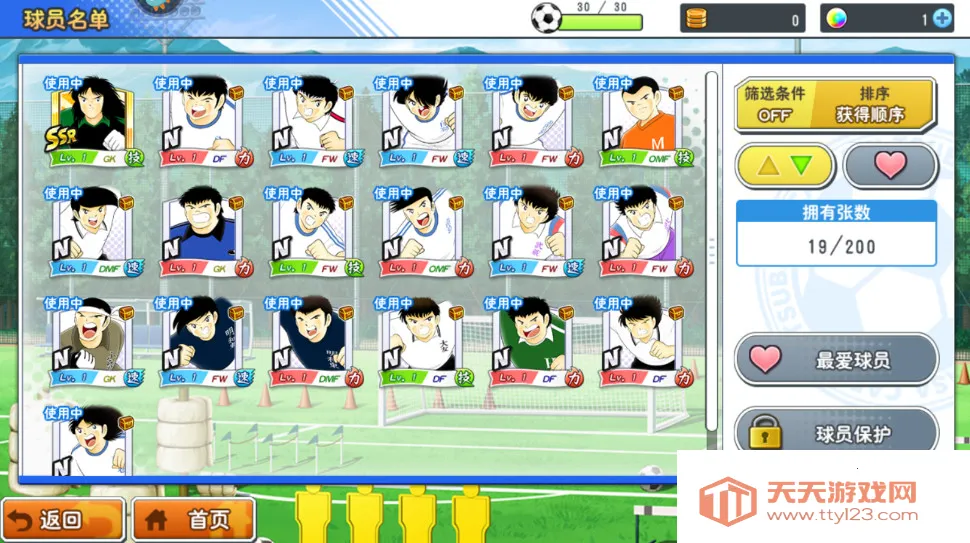The height and width of the screenshot is (543, 970).
Task: Choose the DMF card in dark navy shirt
Action: tap(309, 343)
